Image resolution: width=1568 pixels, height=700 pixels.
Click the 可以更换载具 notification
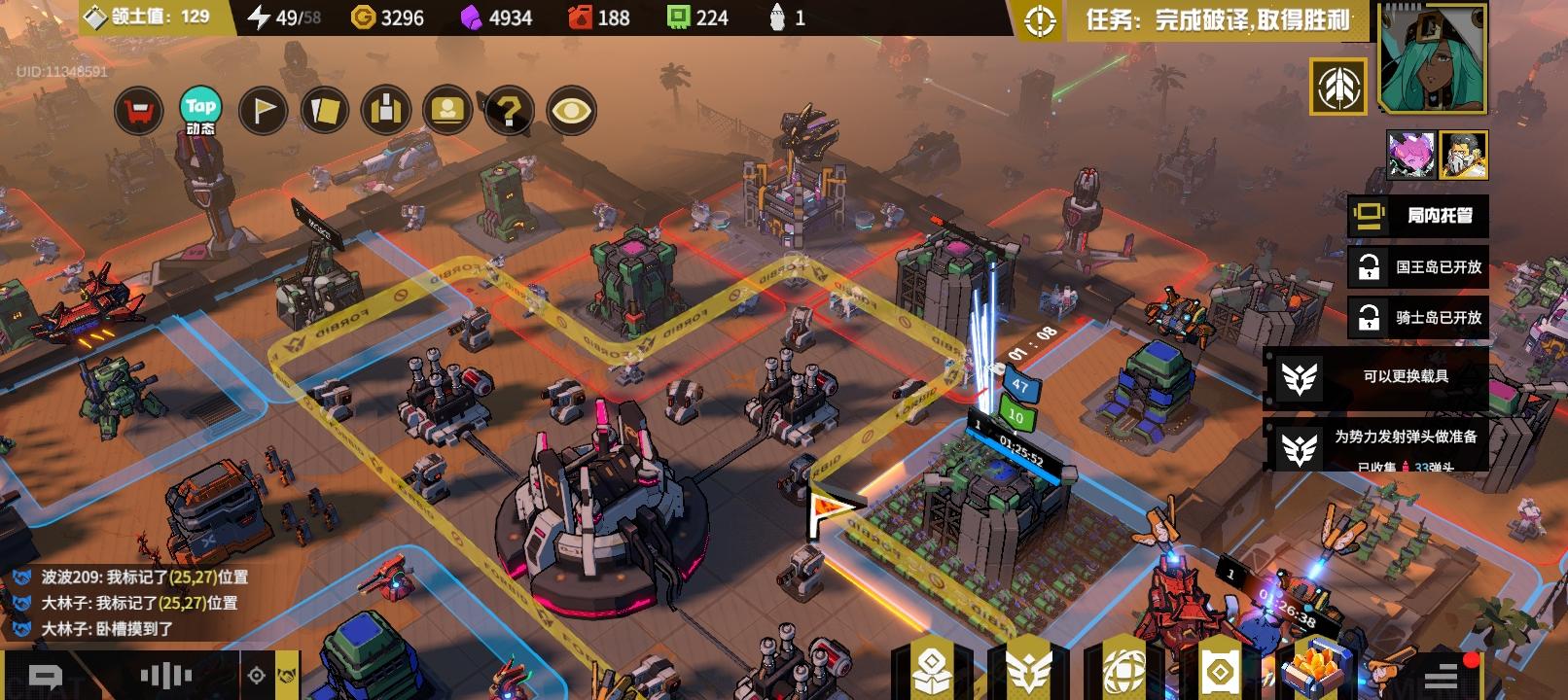(1376, 376)
